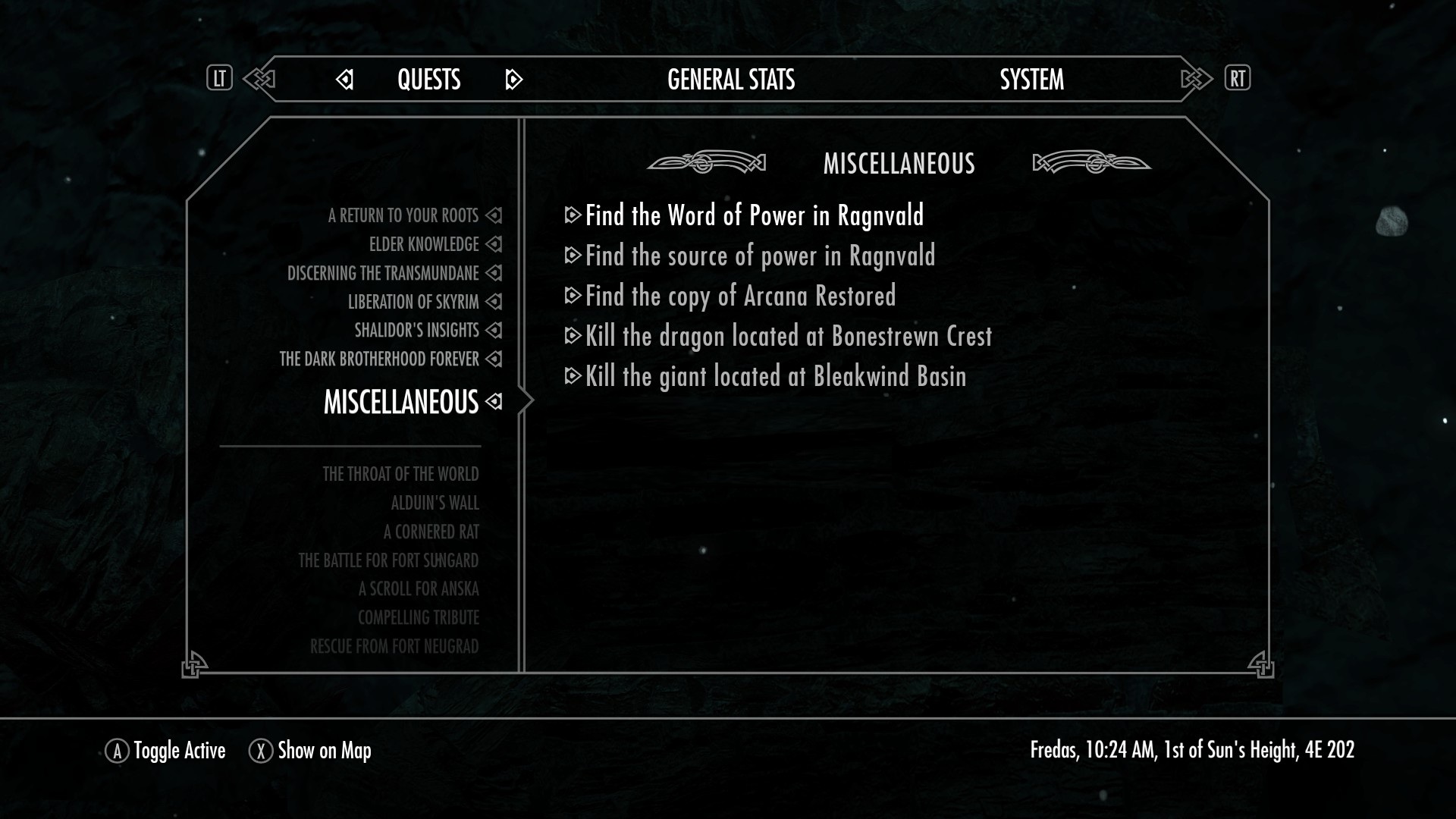Viewport: 1456px width, 819px height.
Task: Toggle Kill the dragon at Bonestrewn Crest
Action: coord(788,337)
